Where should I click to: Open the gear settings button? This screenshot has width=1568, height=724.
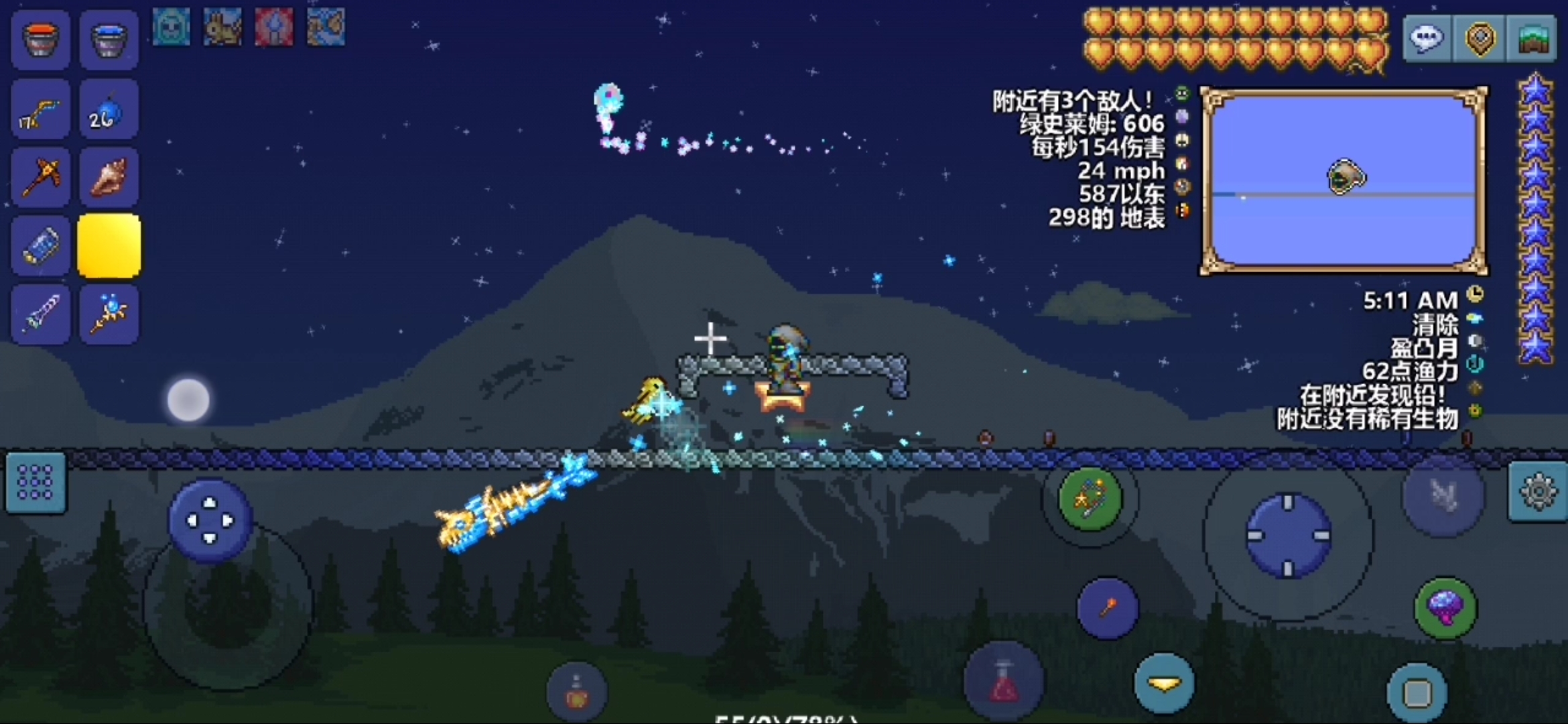coord(1538,493)
